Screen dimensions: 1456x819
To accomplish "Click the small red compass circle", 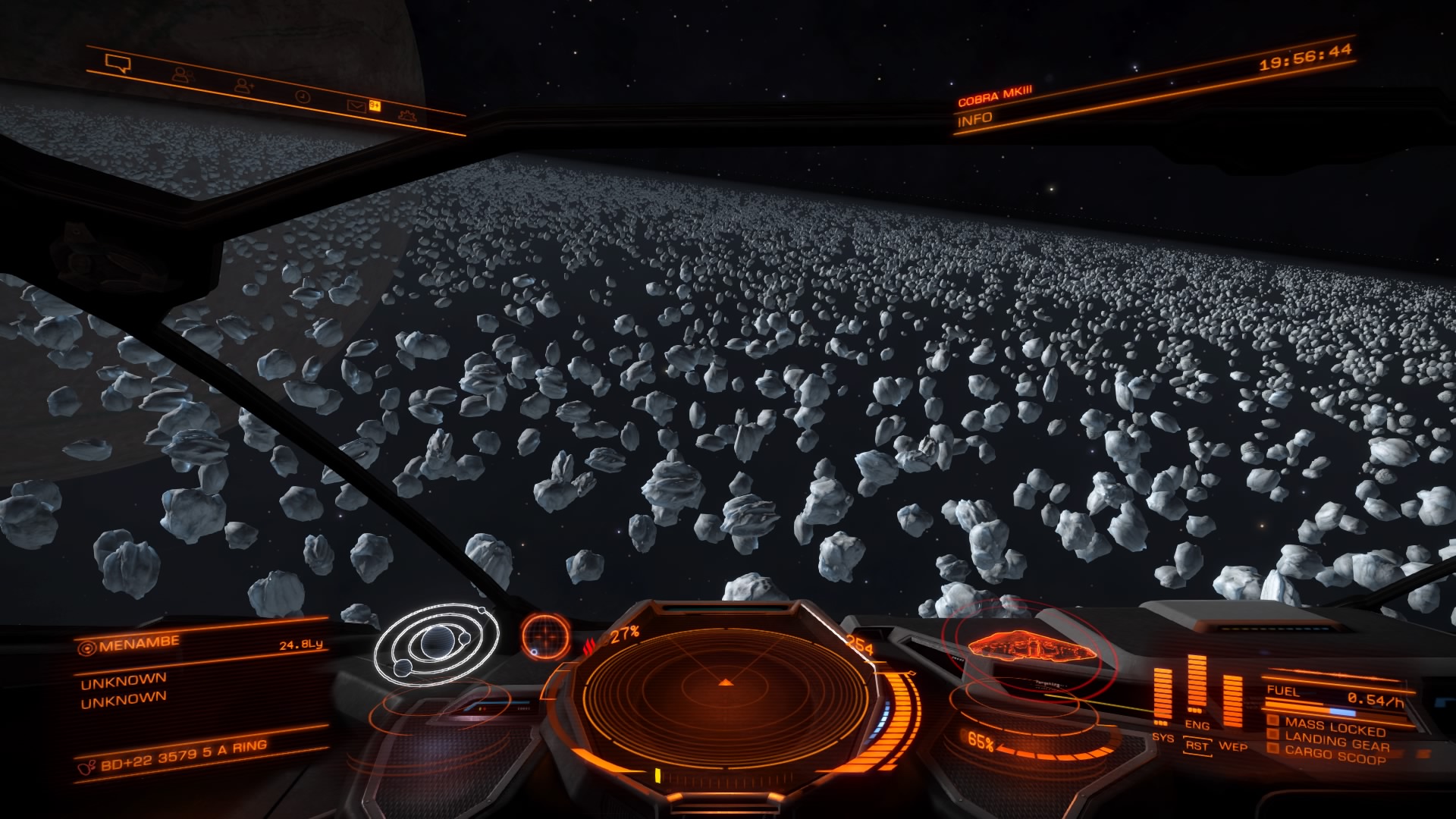I will click(544, 634).
